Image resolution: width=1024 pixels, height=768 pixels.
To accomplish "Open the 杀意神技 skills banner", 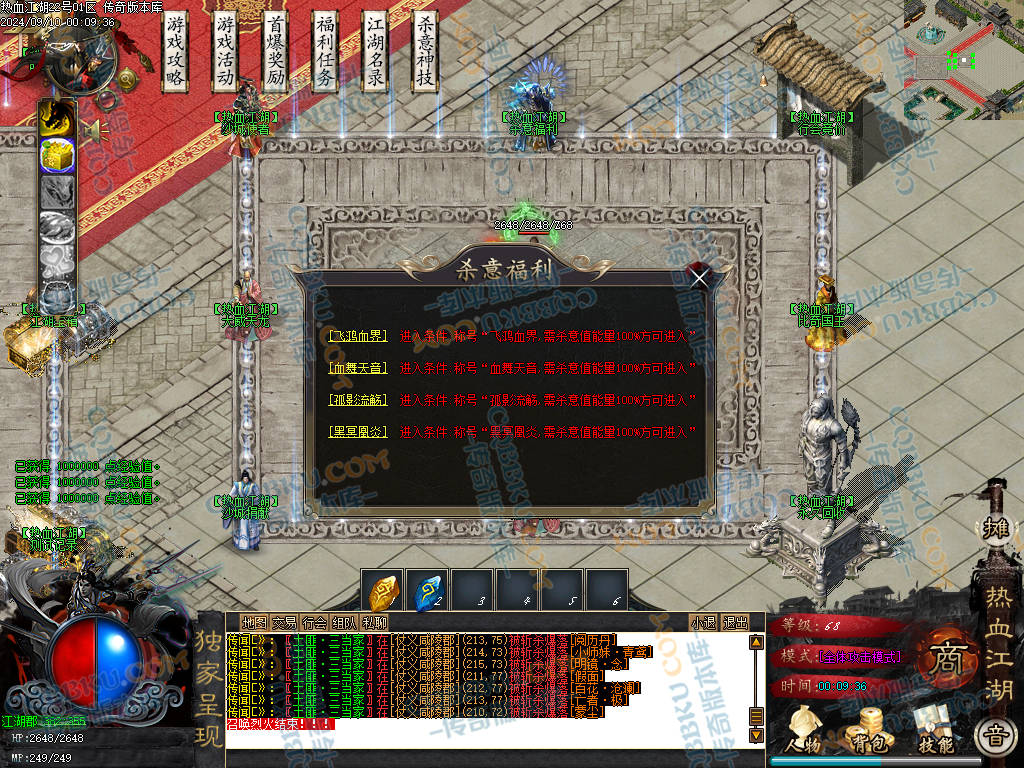I will click(425, 51).
